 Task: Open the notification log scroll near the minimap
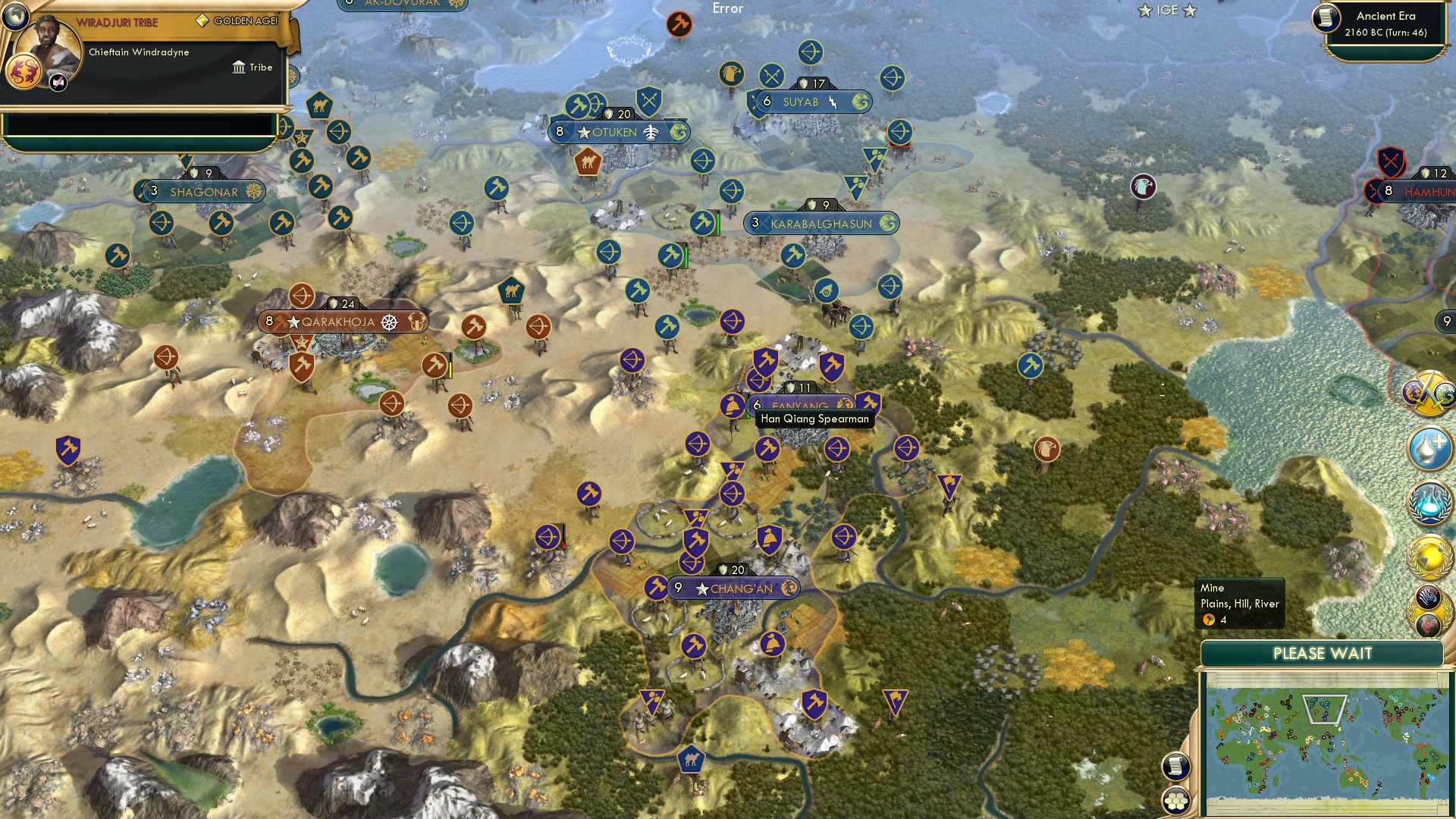[1176, 766]
